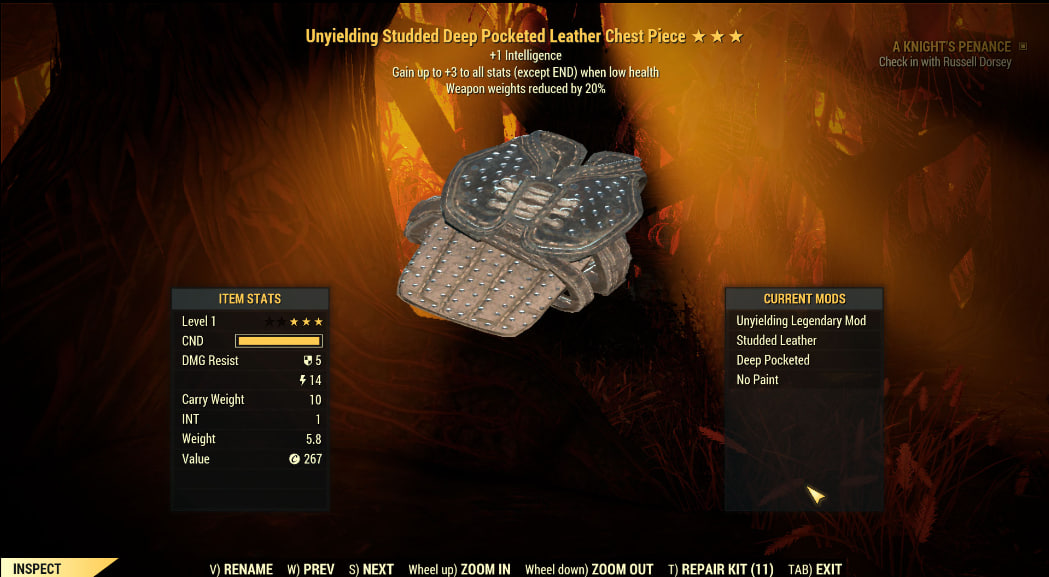Click the ZOOM IN control

tap(459, 569)
